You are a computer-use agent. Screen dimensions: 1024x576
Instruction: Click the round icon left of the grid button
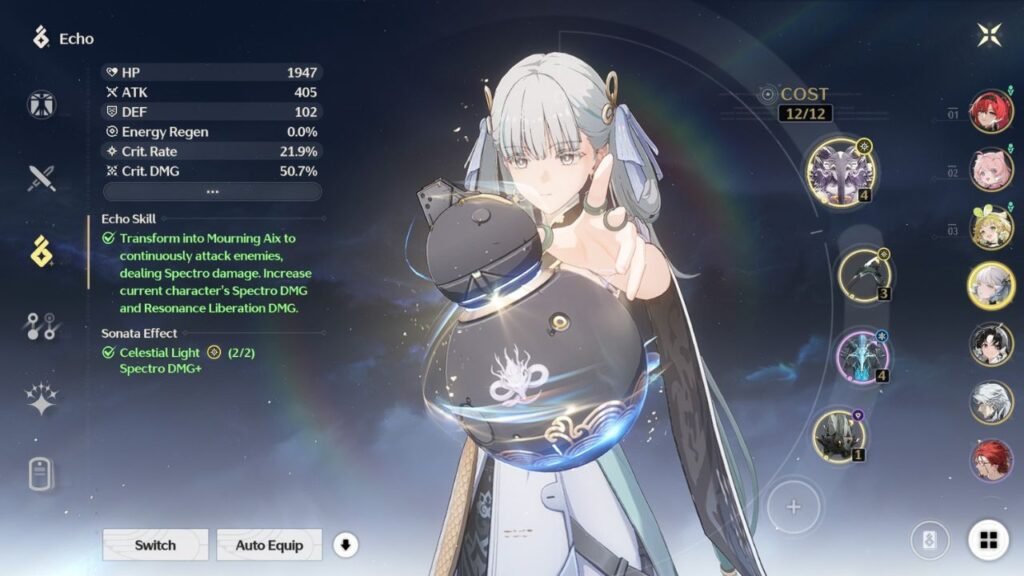929,541
